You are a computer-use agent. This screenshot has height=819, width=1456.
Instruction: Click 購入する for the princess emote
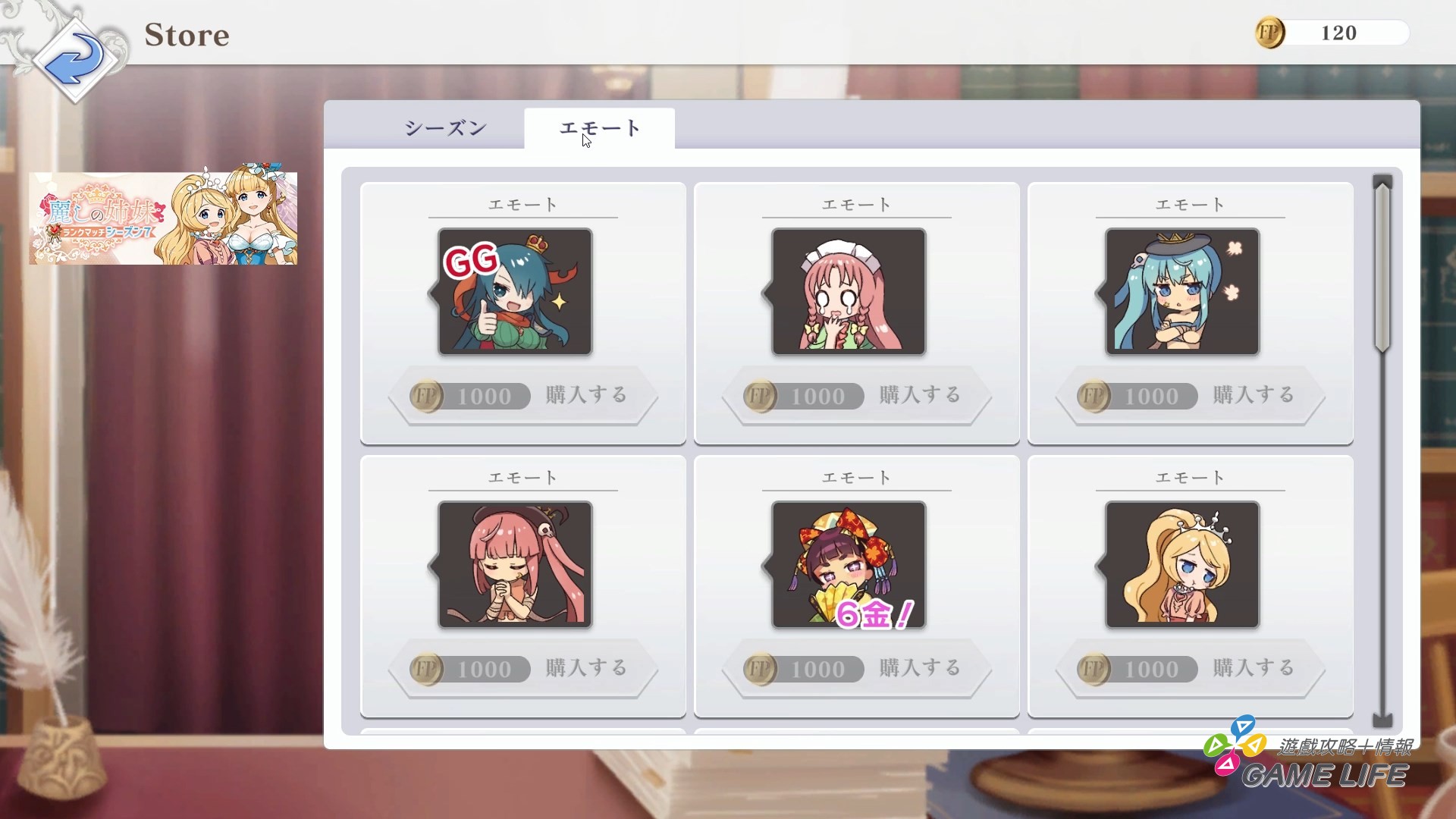pyautogui.click(x=1253, y=668)
